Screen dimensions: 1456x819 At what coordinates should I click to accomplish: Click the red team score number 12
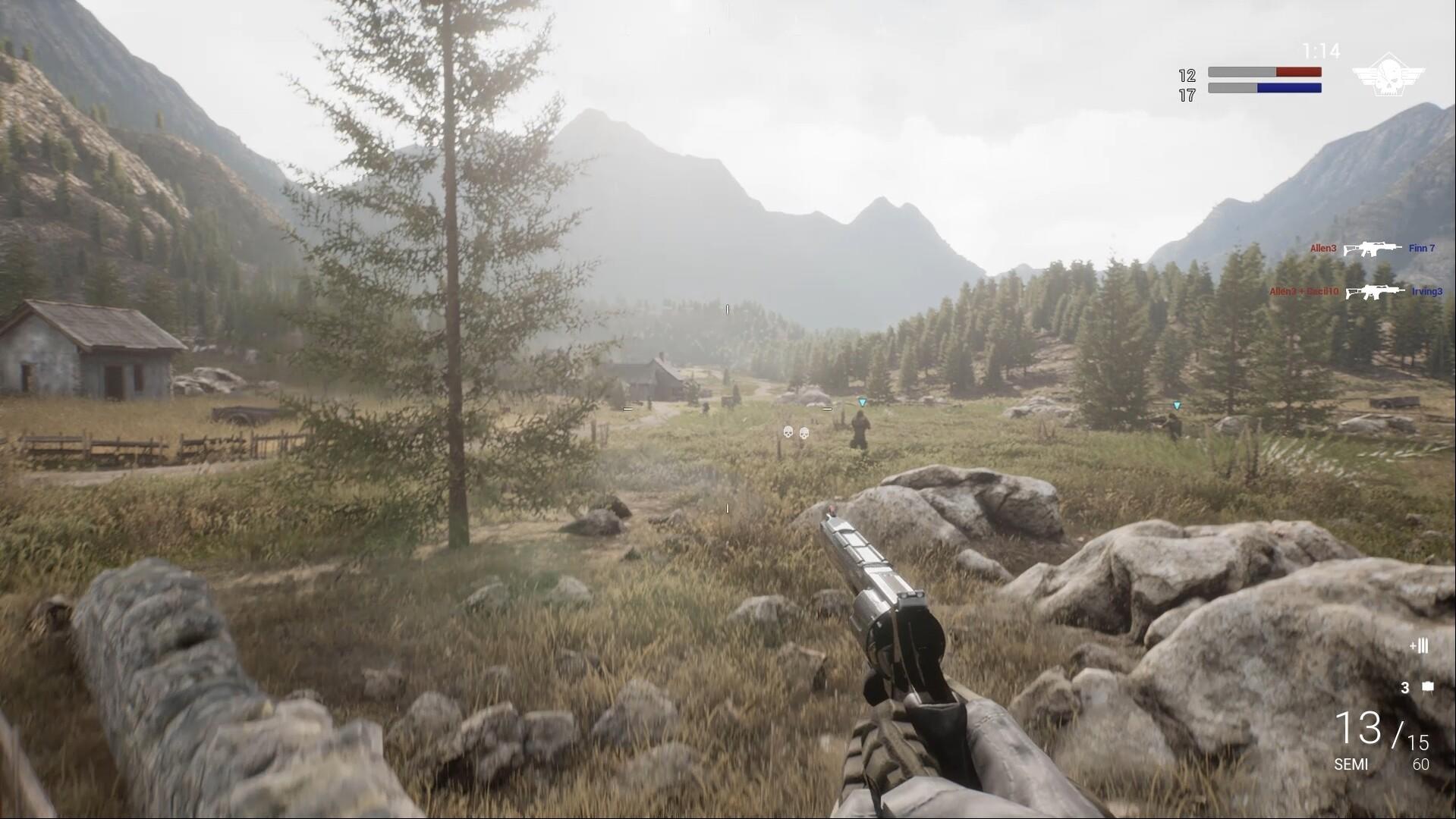click(1186, 74)
